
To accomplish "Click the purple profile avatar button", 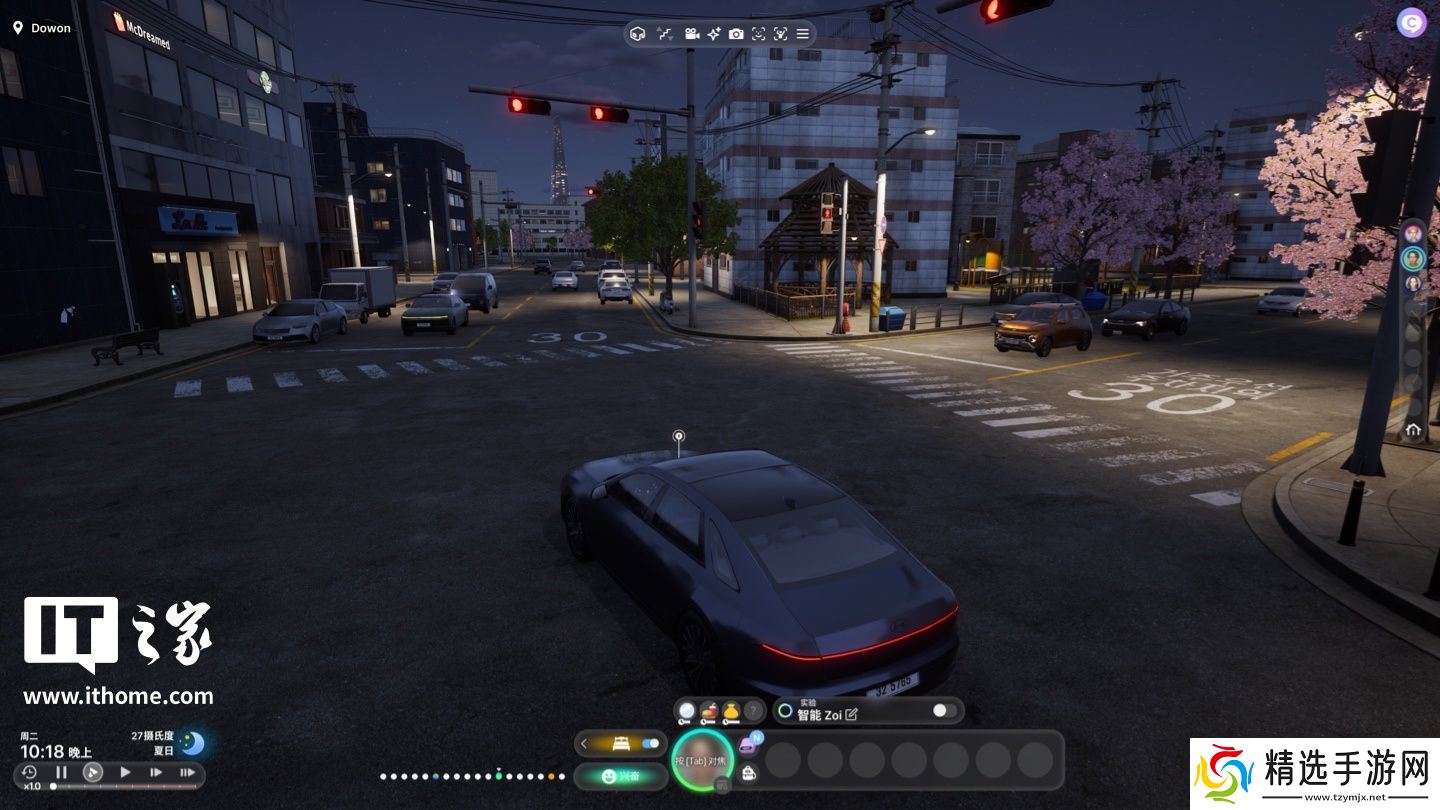I will [1411, 22].
